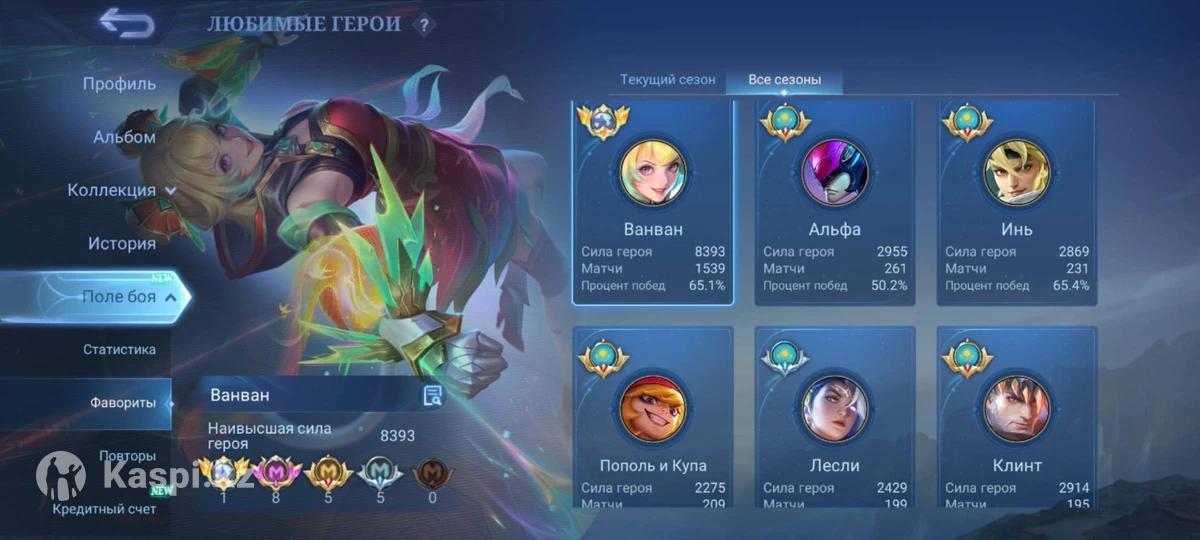This screenshot has height=540, width=1200.
Task: Open the Повторы submenu entry
Action: (127, 456)
